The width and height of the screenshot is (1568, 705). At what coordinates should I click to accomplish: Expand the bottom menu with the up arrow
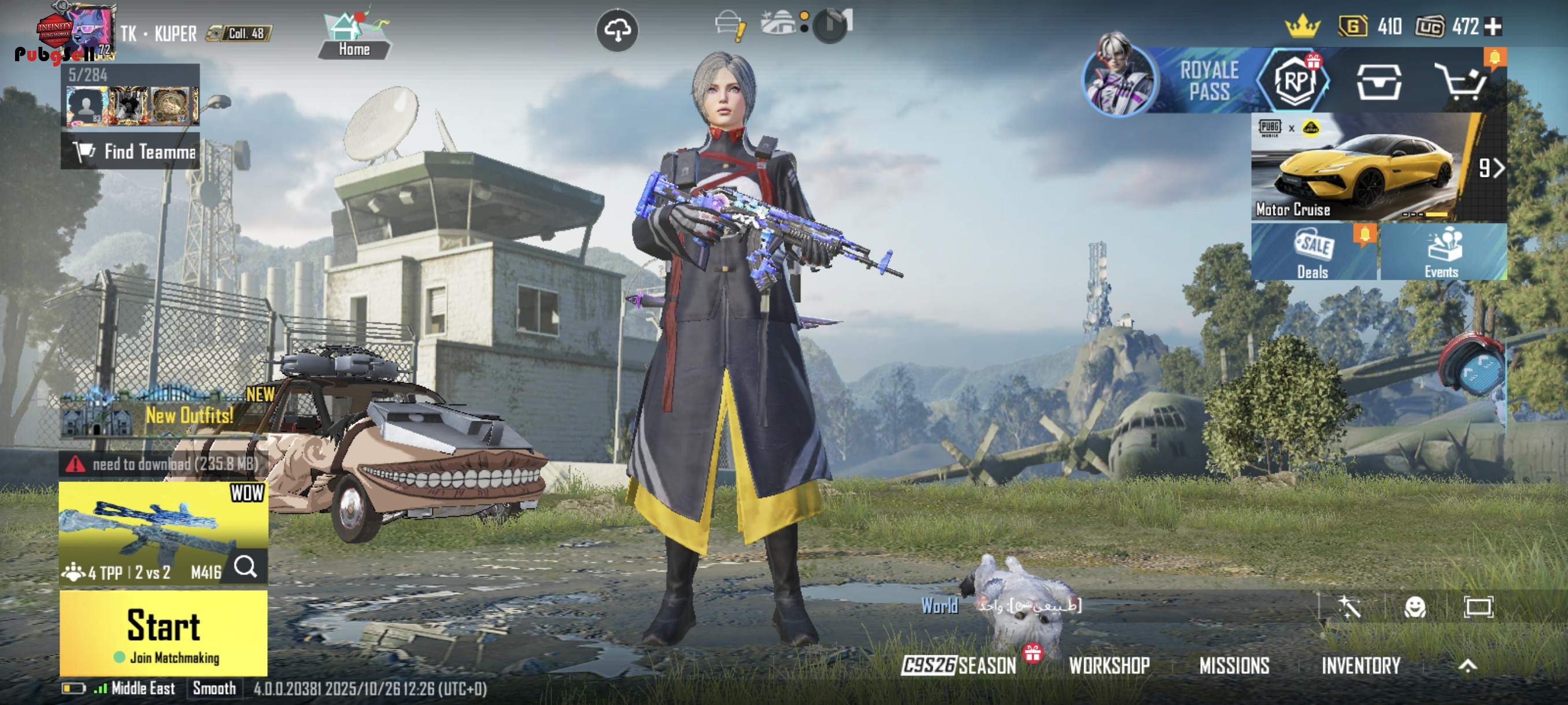tap(1467, 666)
